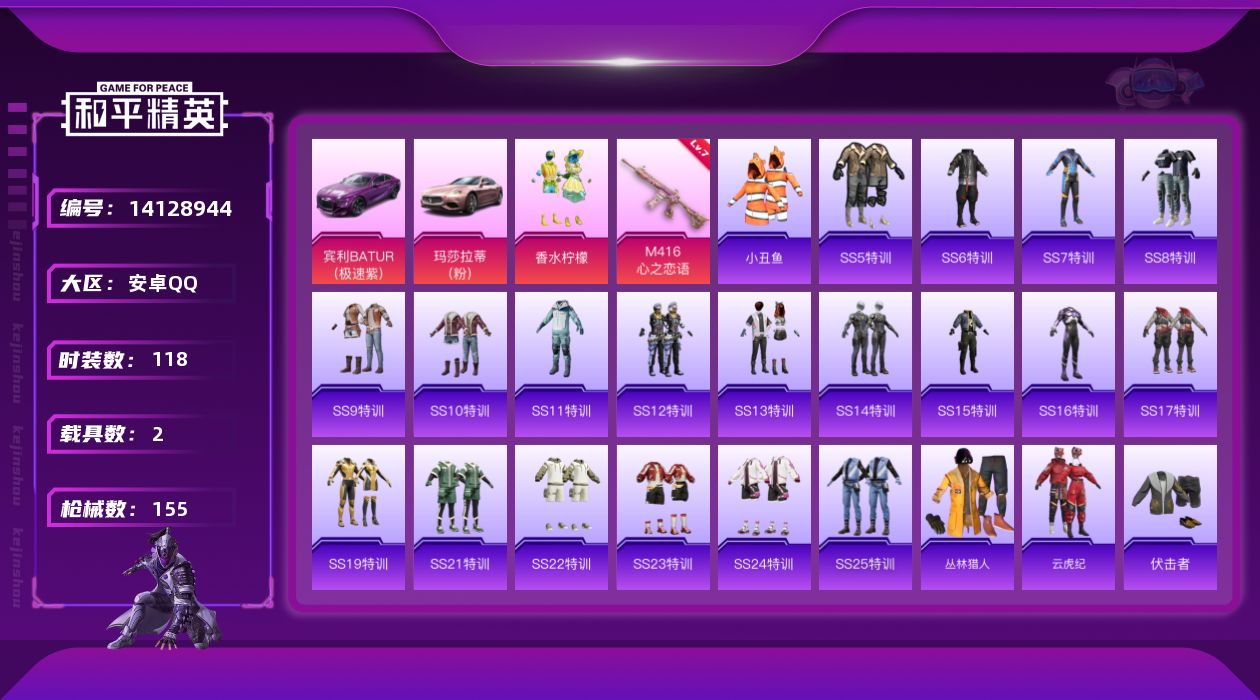The width and height of the screenshot is (1260, 700).
Task: Pick the 小丑鱼 orange outfit tile
Action: (764, 211)
